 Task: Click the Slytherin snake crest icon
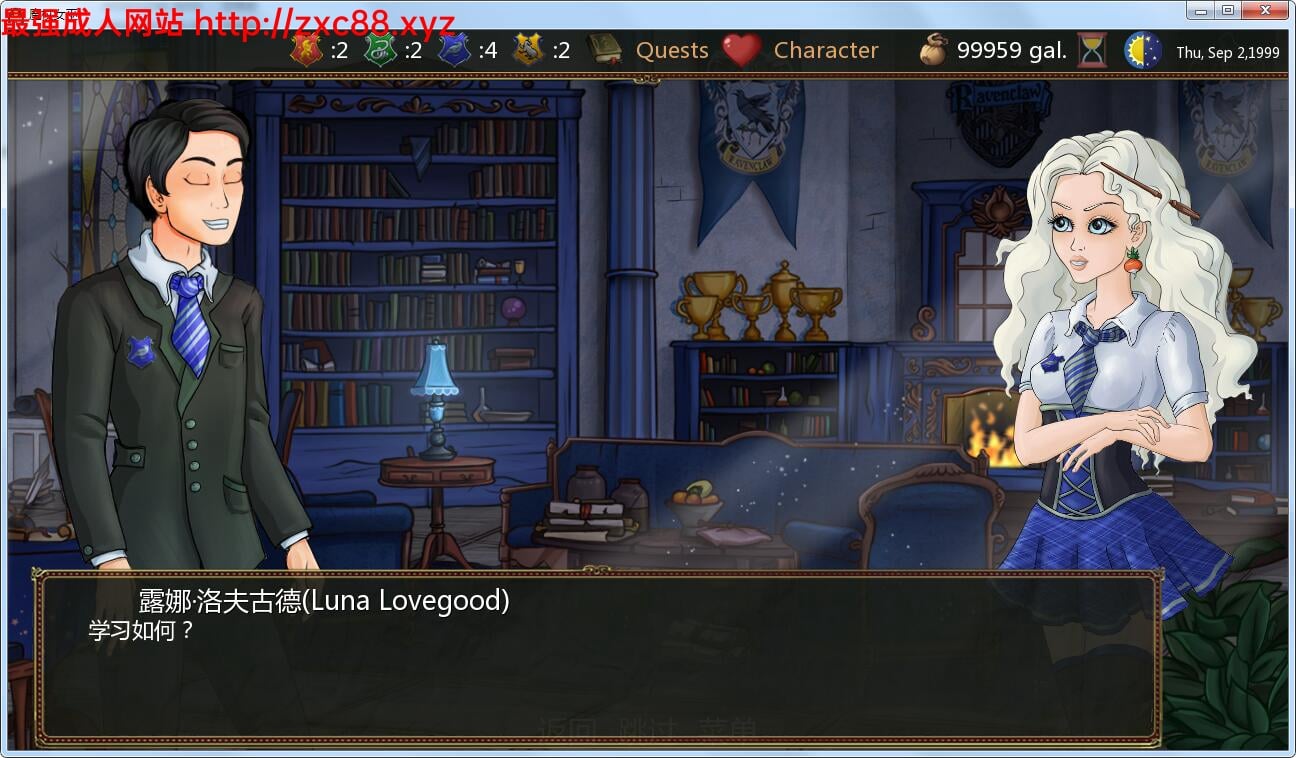point(380,50)
